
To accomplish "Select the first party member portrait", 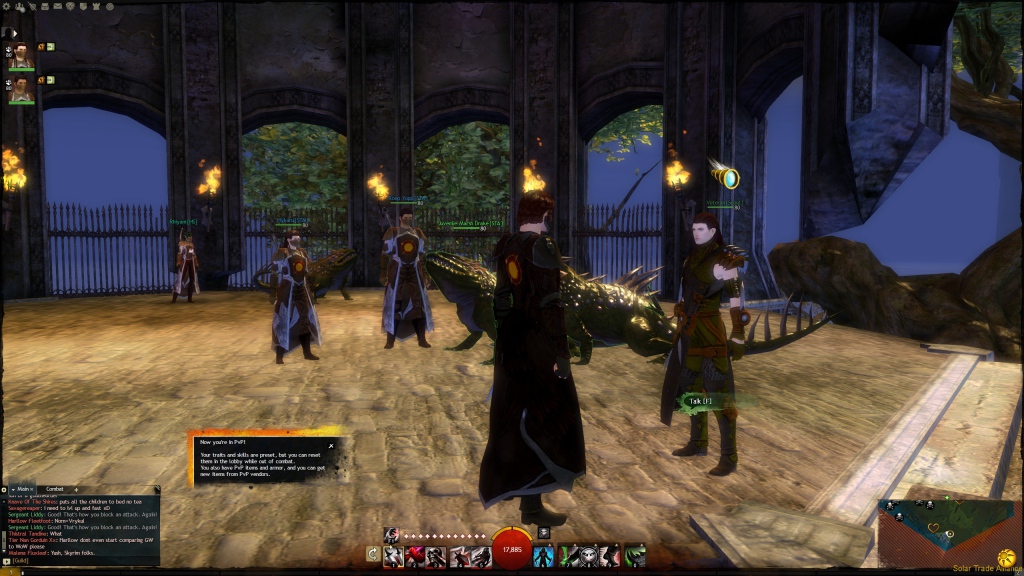I will (x=21, y=57).
